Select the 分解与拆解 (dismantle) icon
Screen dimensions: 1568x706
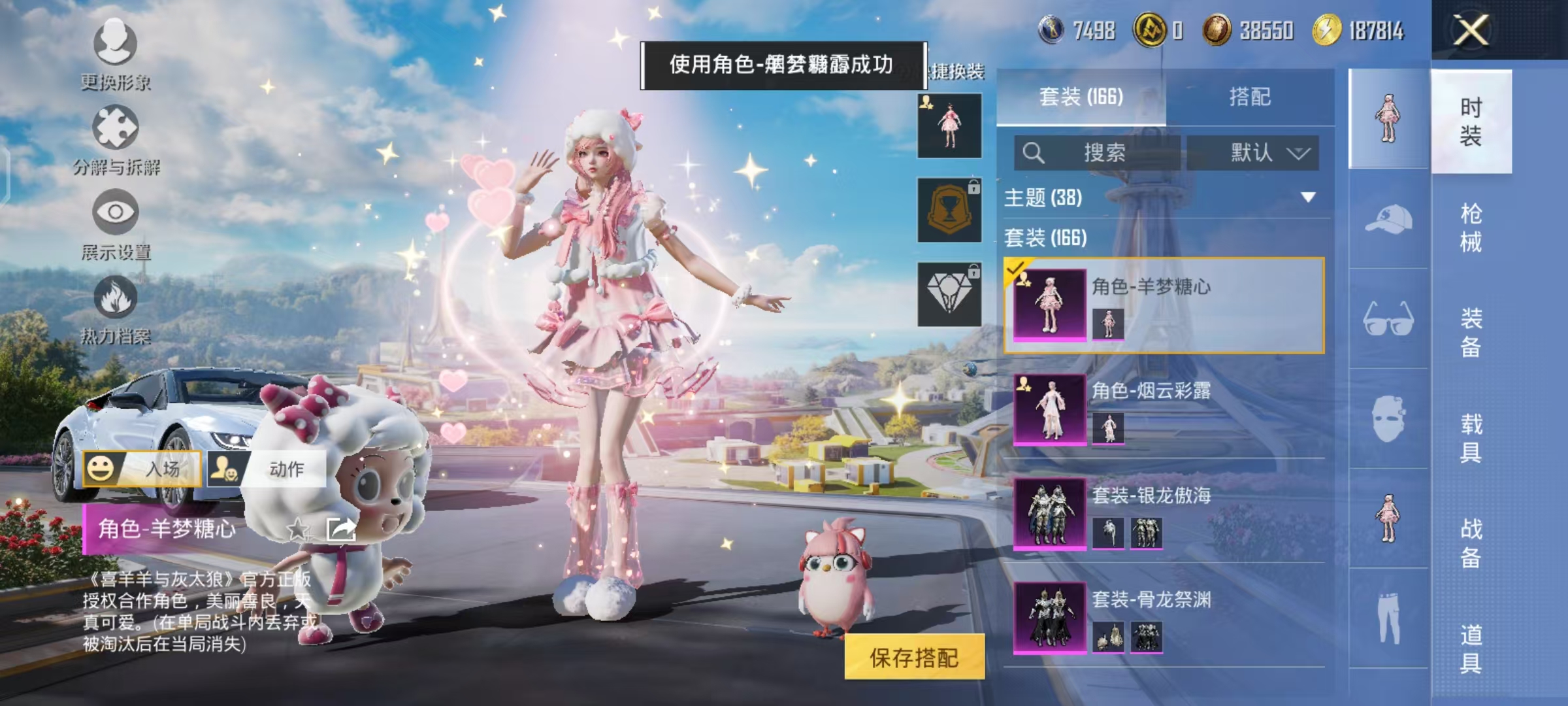pos(114,127)
